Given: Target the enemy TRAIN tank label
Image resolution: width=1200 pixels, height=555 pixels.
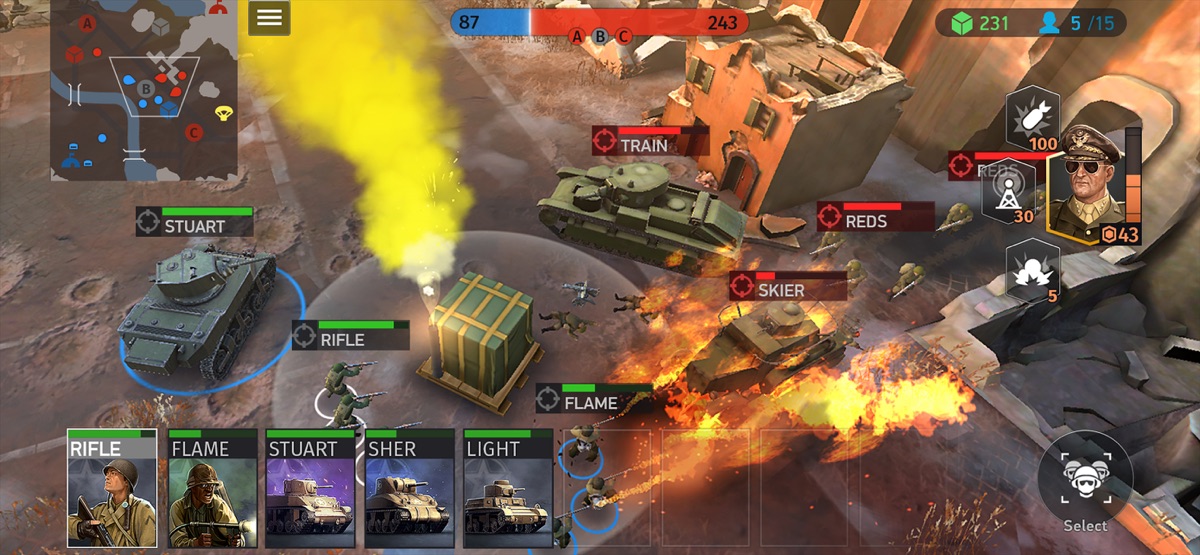Looking at the screenshot, I should pyautogui.click(x=650, y=141).
